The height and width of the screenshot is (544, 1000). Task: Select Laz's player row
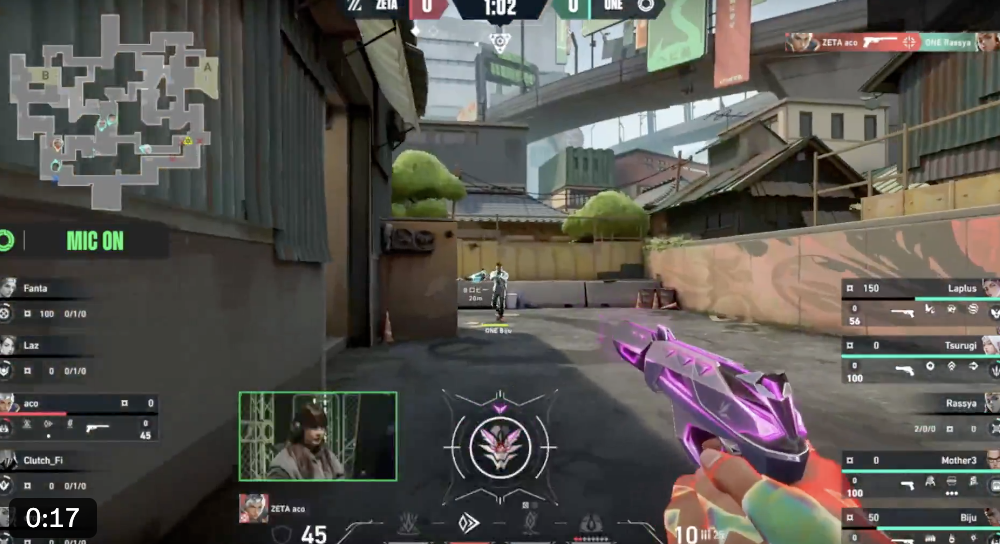pos(45,357)
